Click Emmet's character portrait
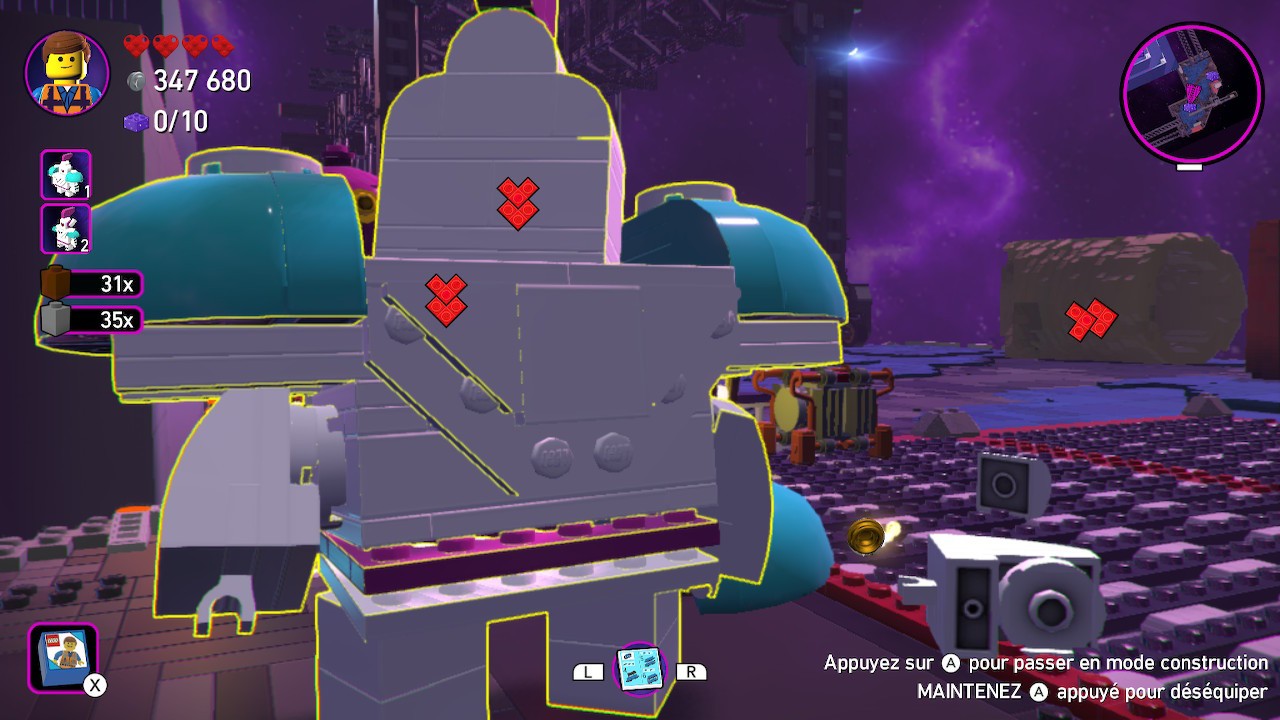 point(67,73)
